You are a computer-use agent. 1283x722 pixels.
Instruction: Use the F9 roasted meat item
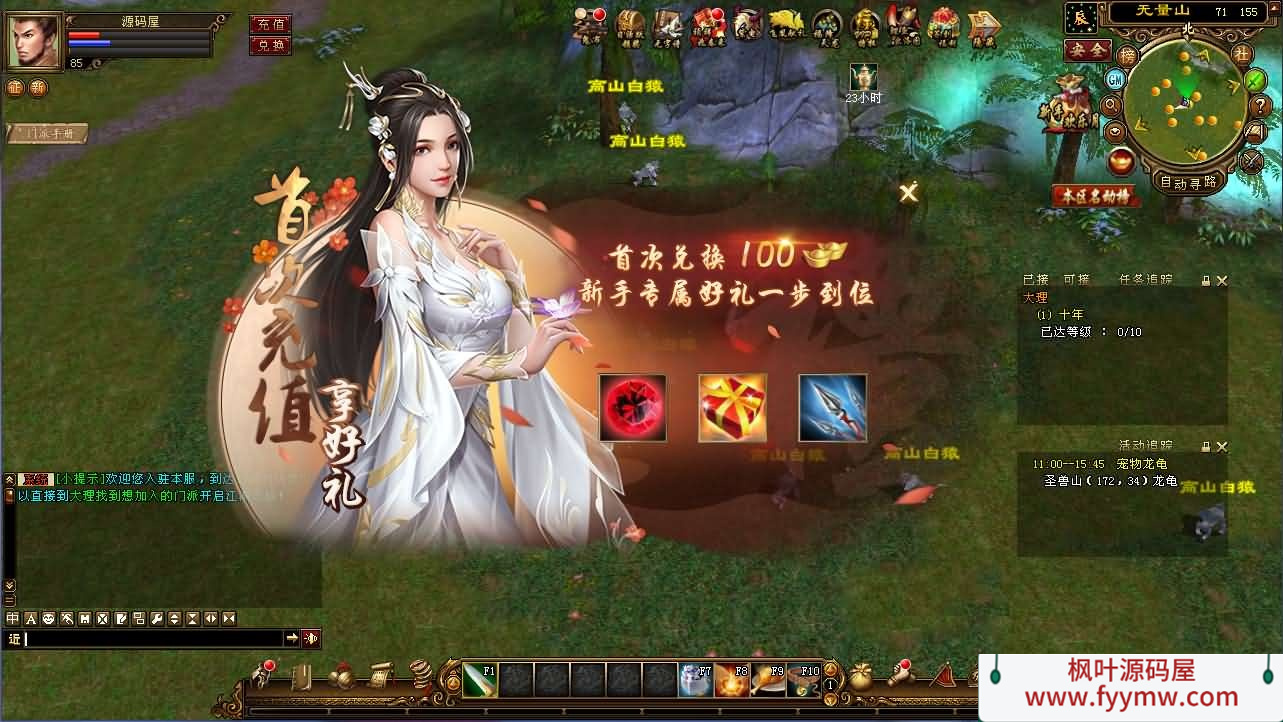pyautogui.click(x=767, y=680)
